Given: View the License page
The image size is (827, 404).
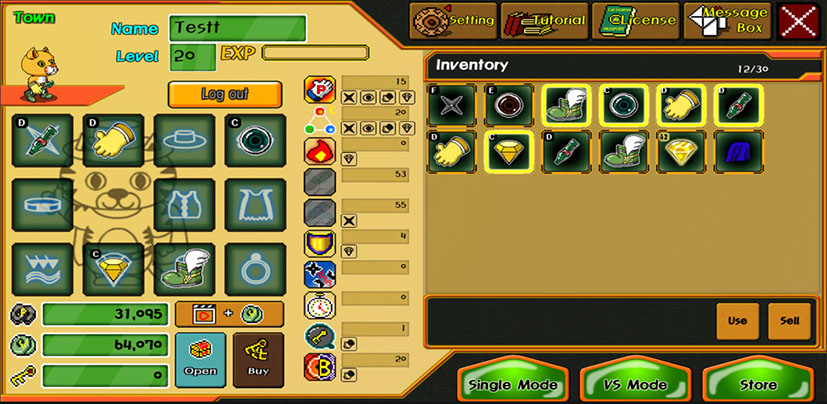Looking at the screenshot, I should [634, 21].
